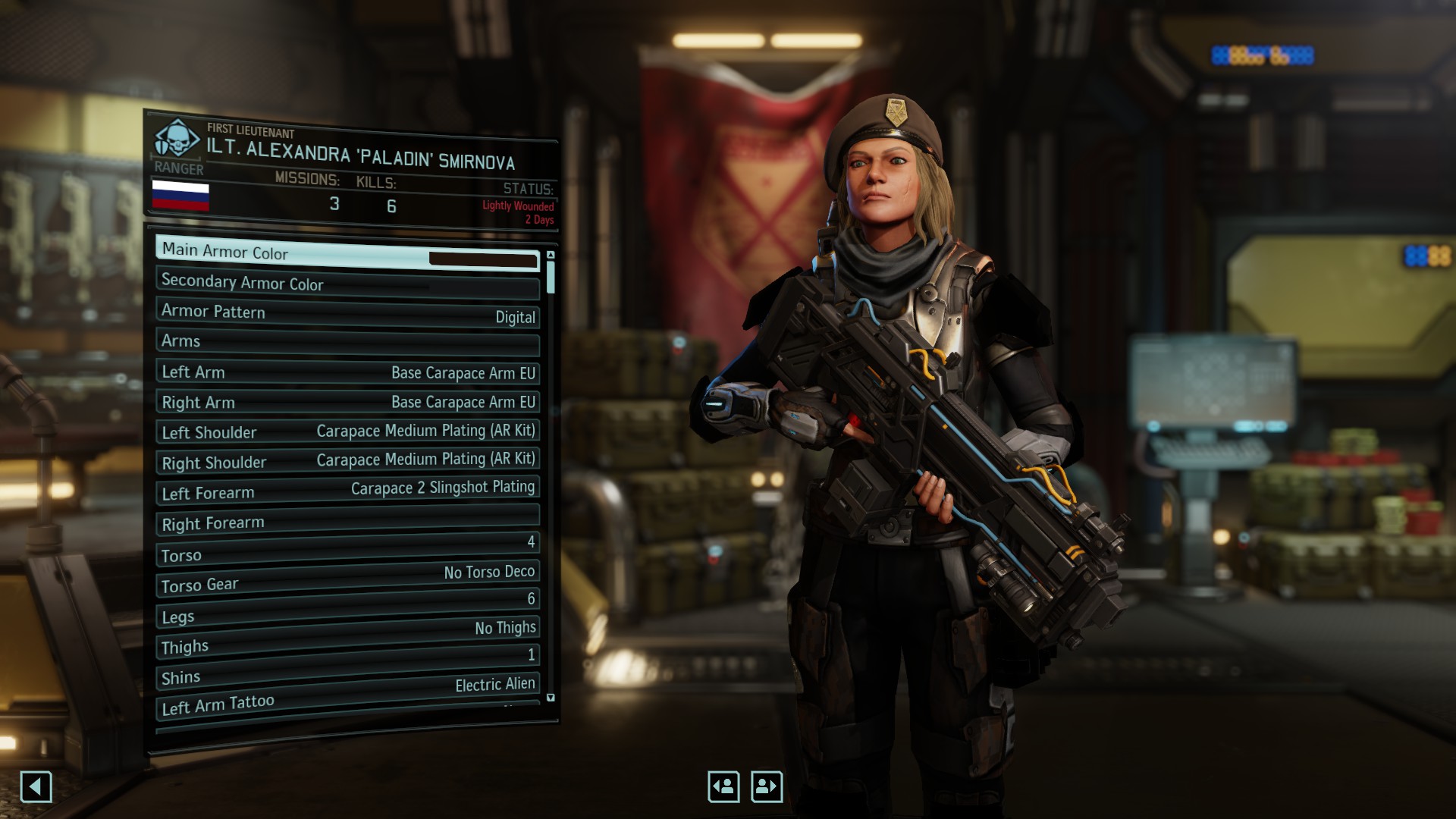Open the Torso customization row
This screenshot has width=1456, height=819.
click(347, 550)
